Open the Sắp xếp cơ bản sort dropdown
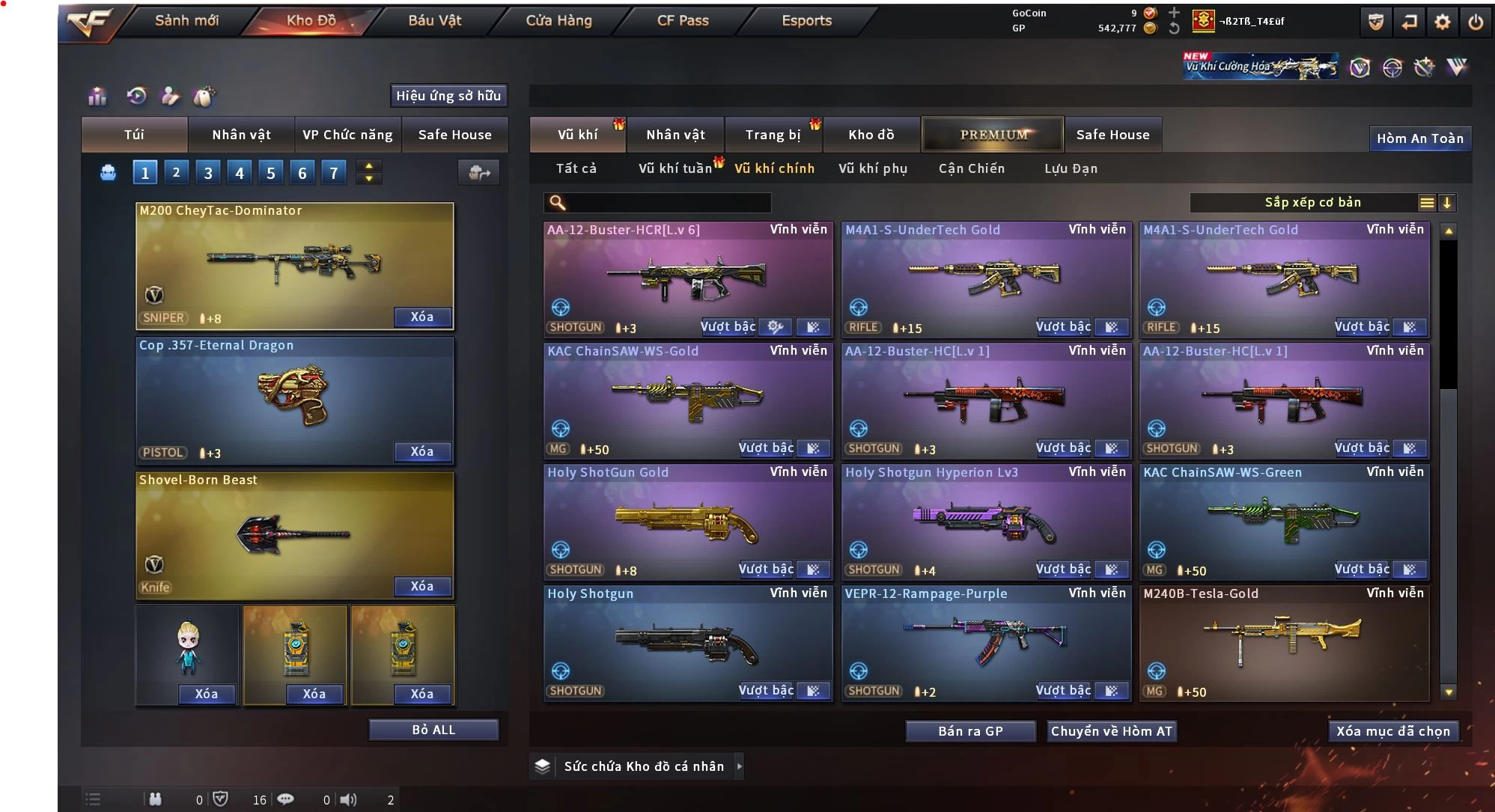 coord(1312,203)
